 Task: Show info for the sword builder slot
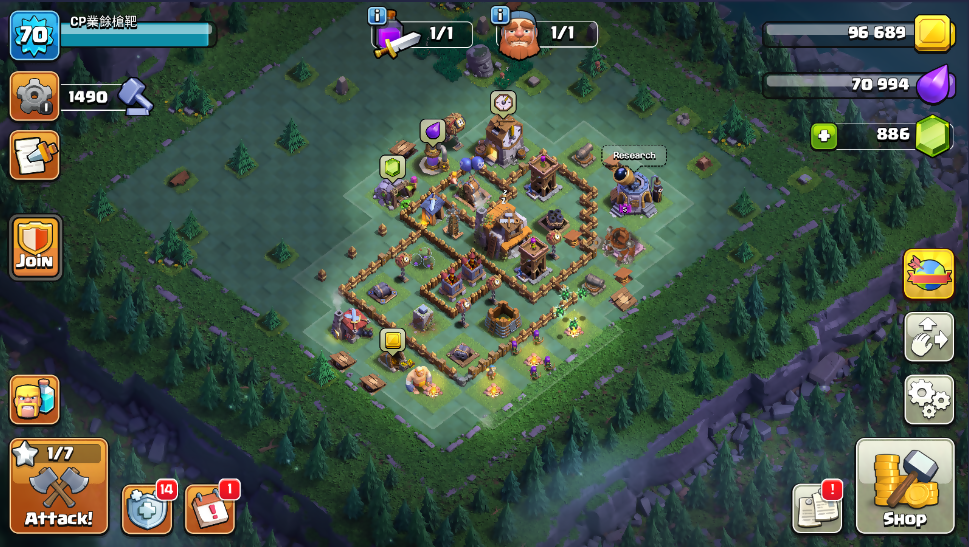(377, 15)
